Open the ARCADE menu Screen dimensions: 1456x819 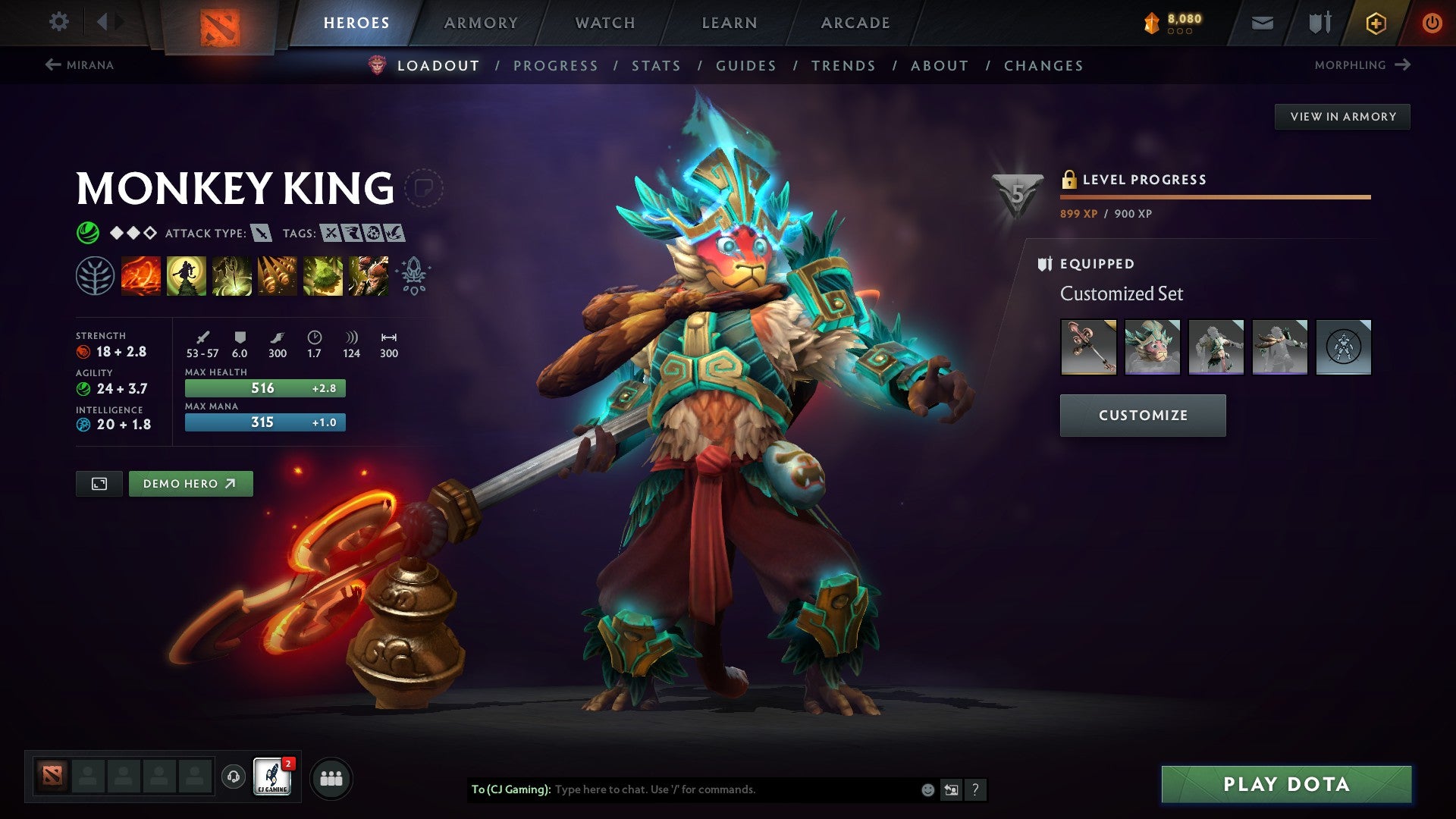[x=855, y=22]
